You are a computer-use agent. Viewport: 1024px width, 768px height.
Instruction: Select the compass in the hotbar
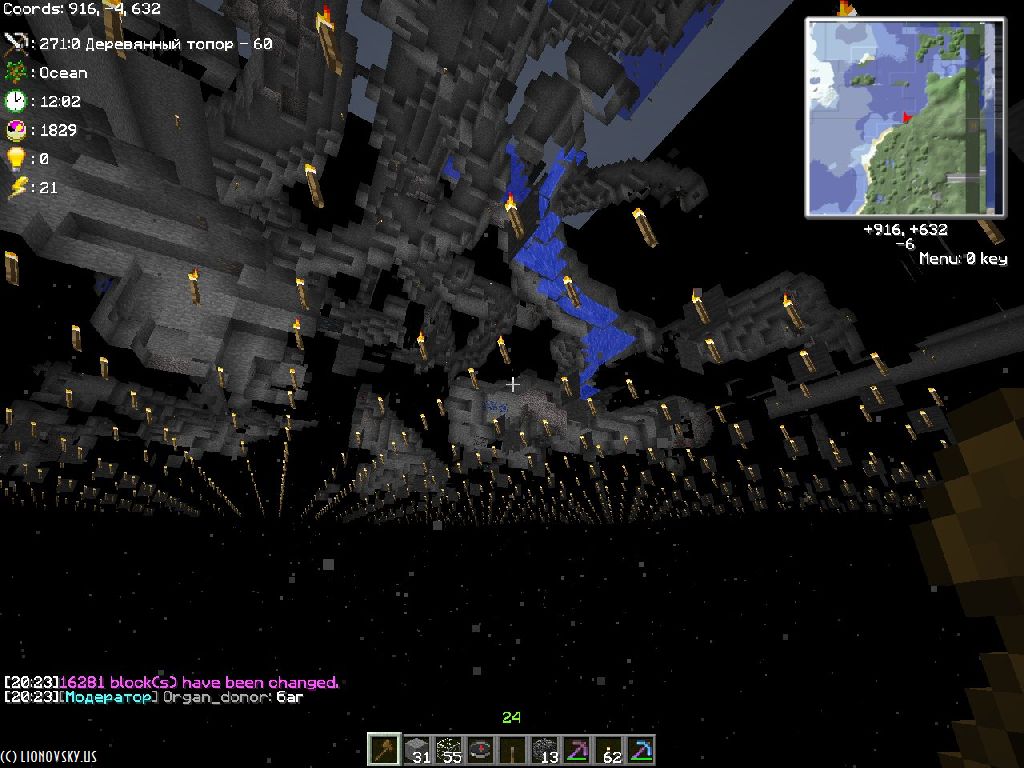pos(481,749)
